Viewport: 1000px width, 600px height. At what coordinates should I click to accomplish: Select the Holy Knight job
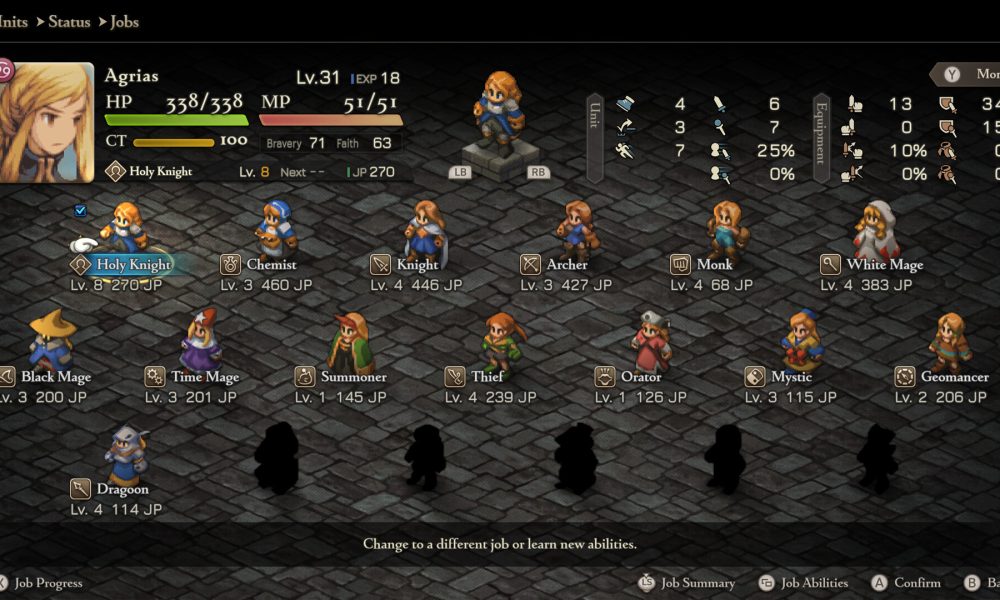click(x=133, y=265)
